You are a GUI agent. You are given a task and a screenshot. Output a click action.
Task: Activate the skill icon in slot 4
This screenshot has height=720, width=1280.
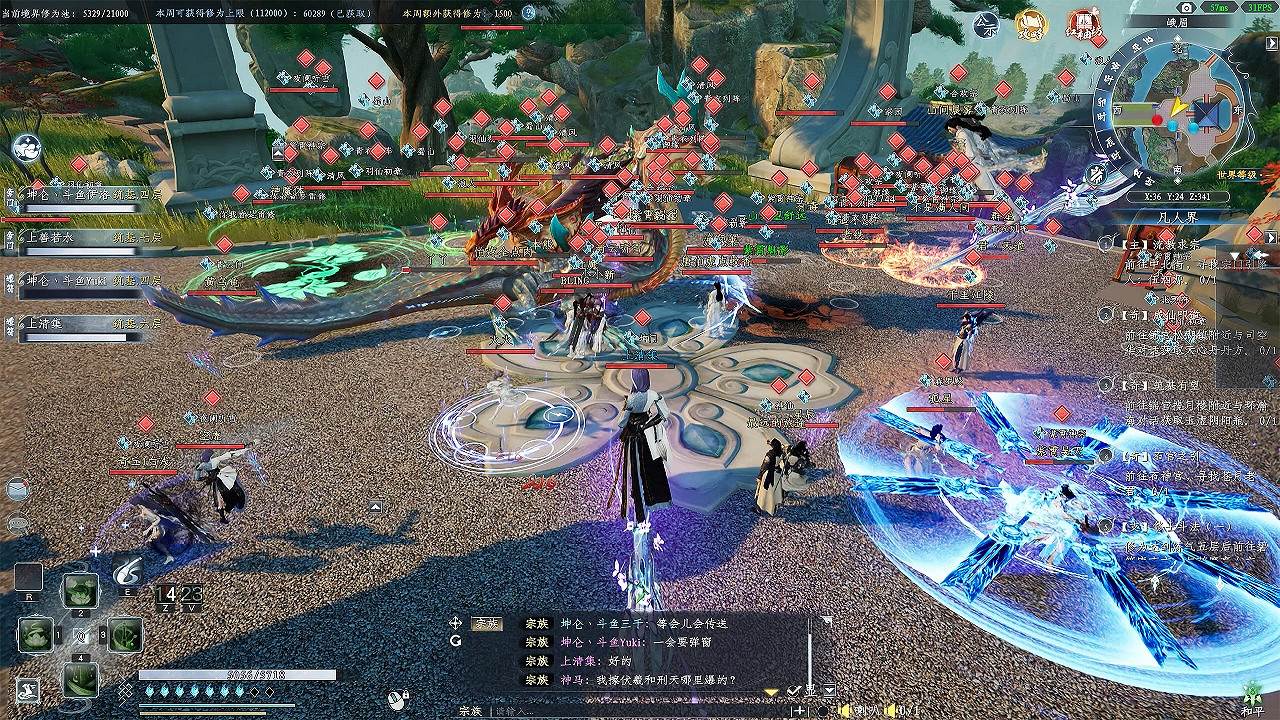pyautogui.click(x=80, y=677)
